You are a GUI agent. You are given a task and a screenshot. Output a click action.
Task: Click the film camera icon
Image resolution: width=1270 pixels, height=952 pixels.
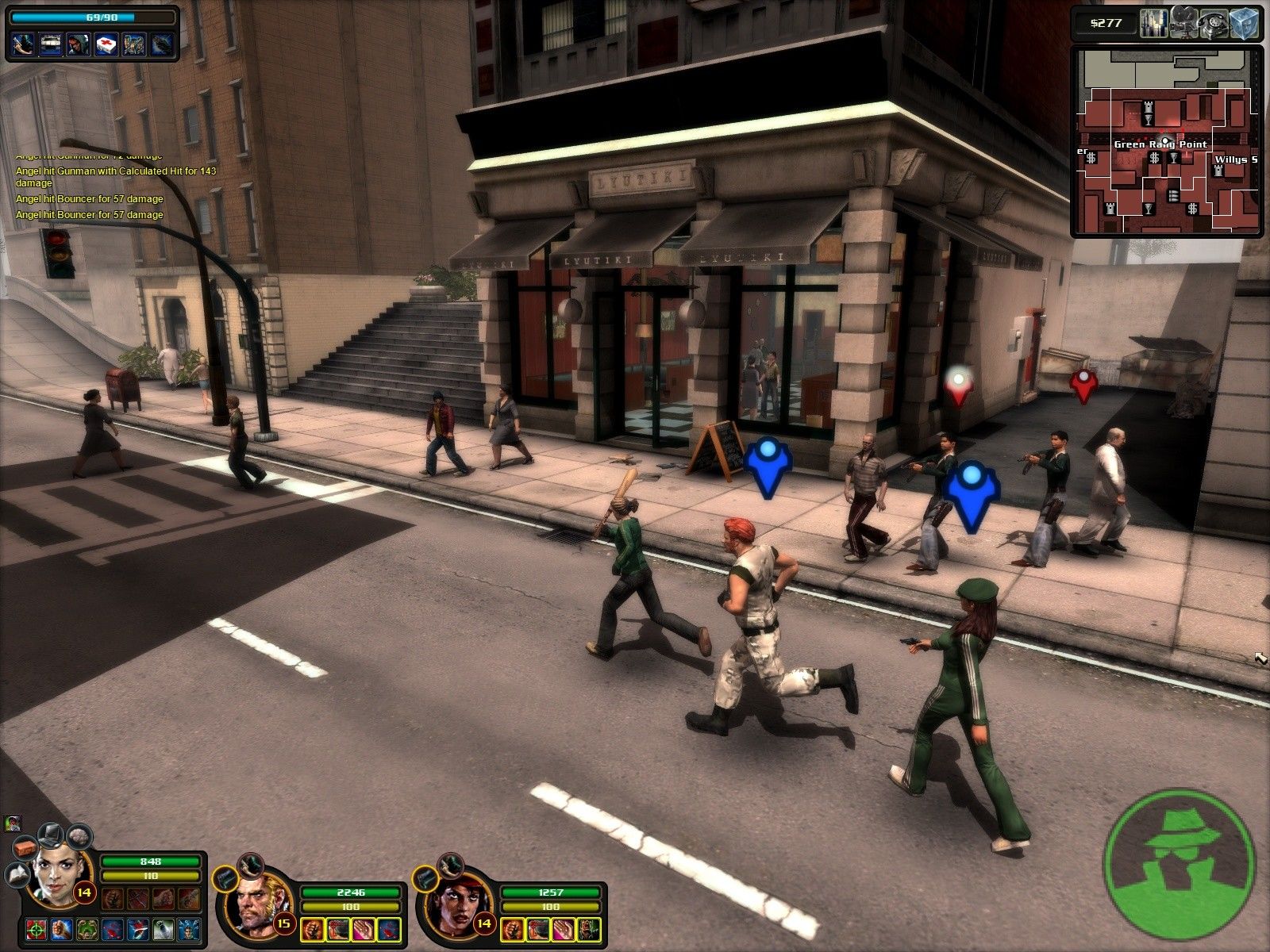[1183, 21]
